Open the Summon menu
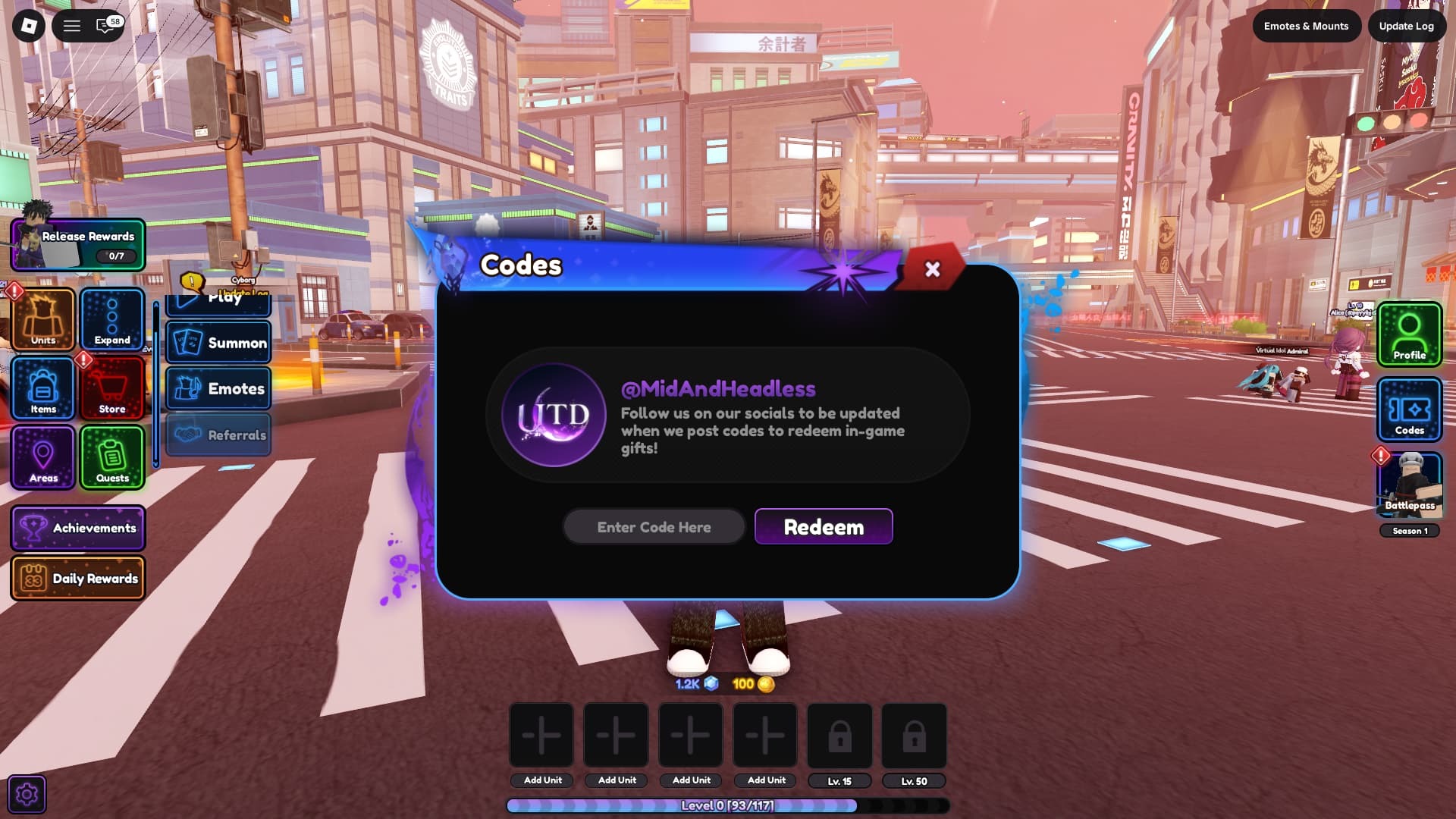Viewport: 1456px width, 819px height. click(x=218, y=342)
